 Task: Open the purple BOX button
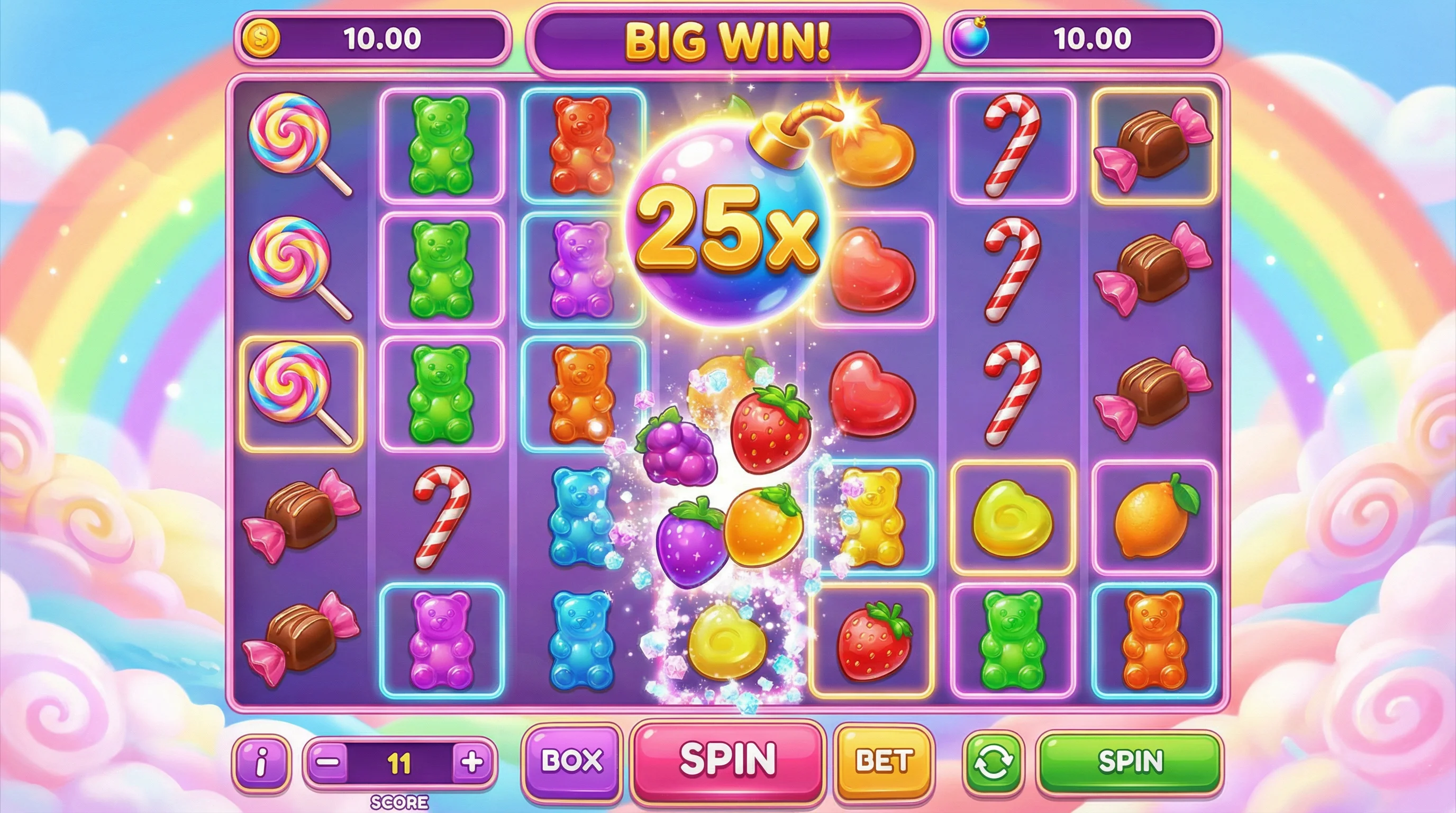[x=571, y=761]
